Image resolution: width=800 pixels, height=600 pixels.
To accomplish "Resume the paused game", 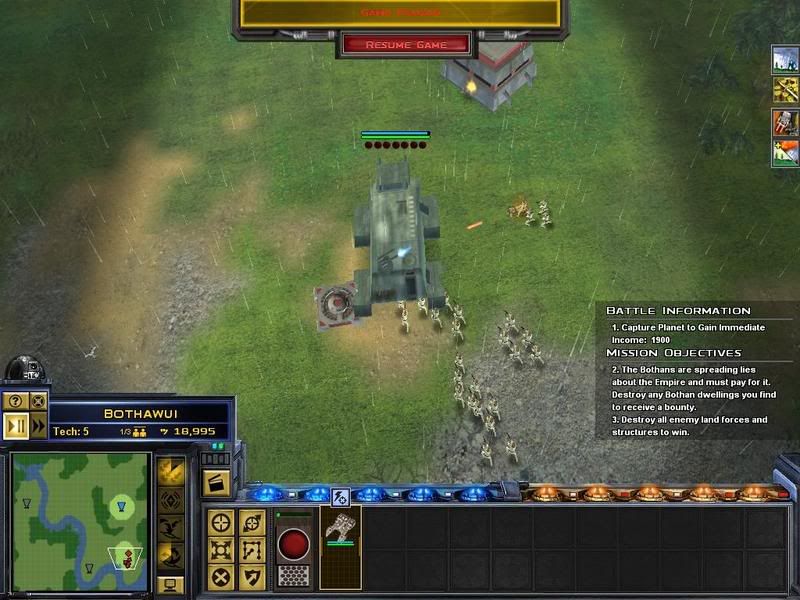I will (x=406, y=45).
